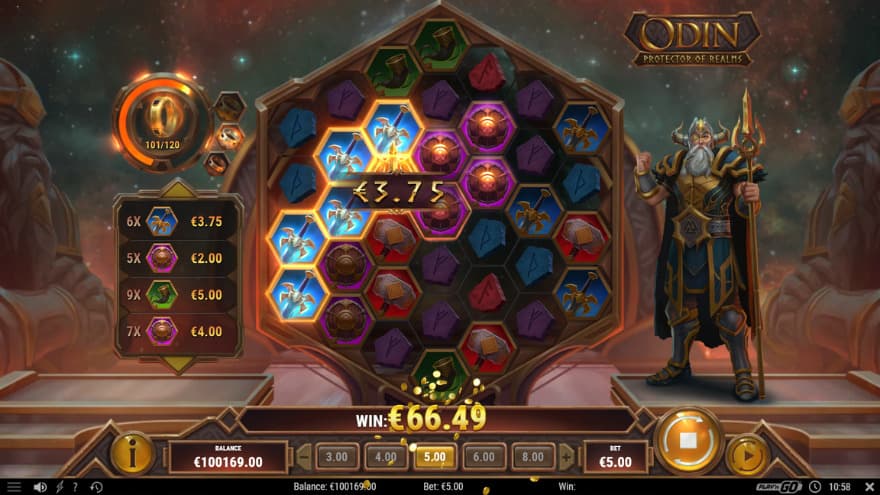
Task: Open the hamburger menu in the bottom bar
Action: pyautogui.click(x=14, y=487)
